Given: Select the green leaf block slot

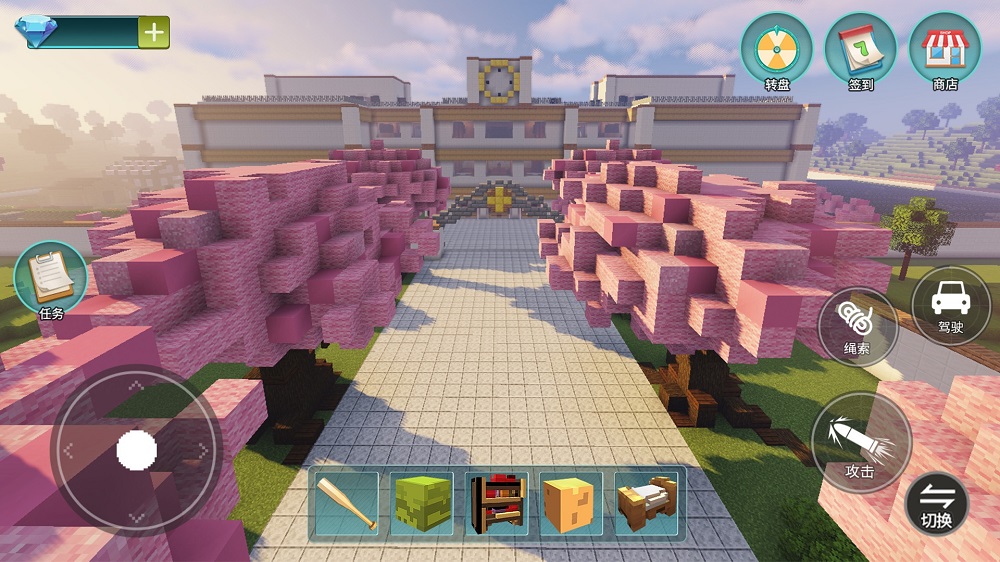Looking at the screenshot, I should click(422, 504).
